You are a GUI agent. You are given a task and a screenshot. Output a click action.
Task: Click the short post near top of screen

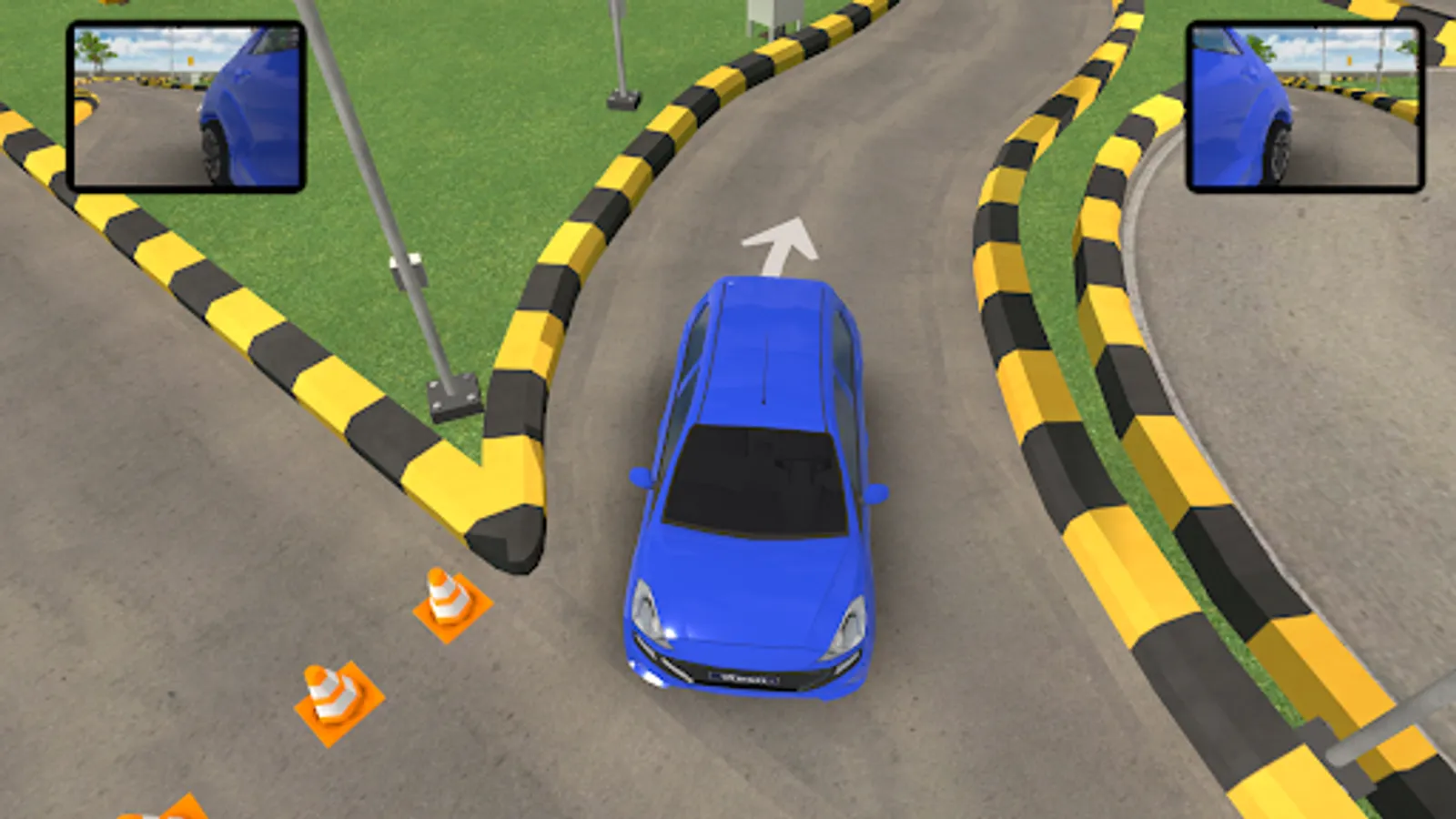coord(619,55)
